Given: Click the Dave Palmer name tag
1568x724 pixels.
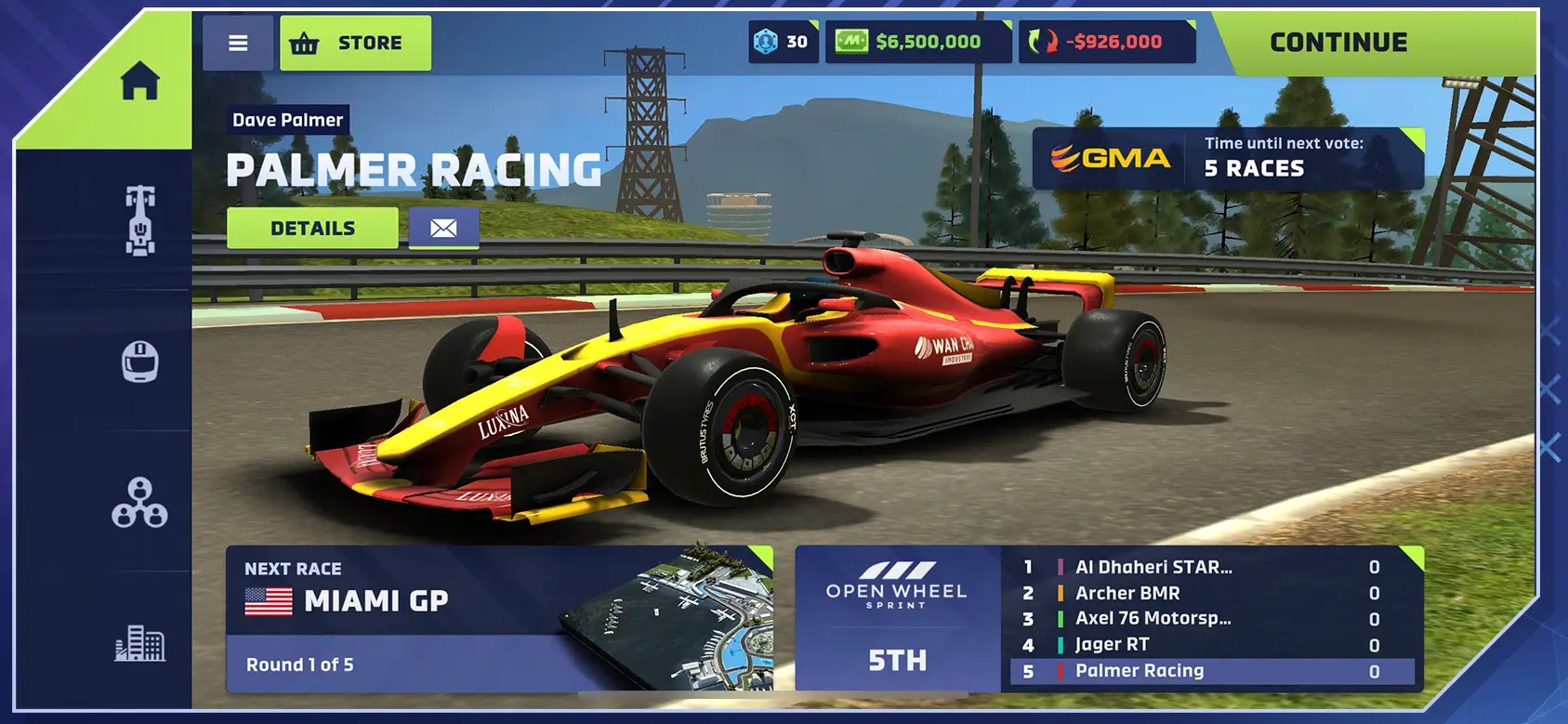Looking at the screenshot, I should click(x=286, y=120).
